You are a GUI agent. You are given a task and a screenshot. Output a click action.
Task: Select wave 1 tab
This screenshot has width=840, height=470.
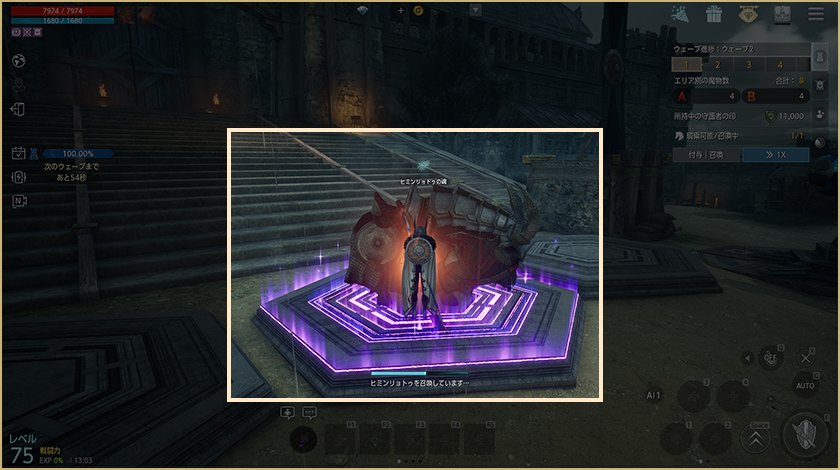686,64
